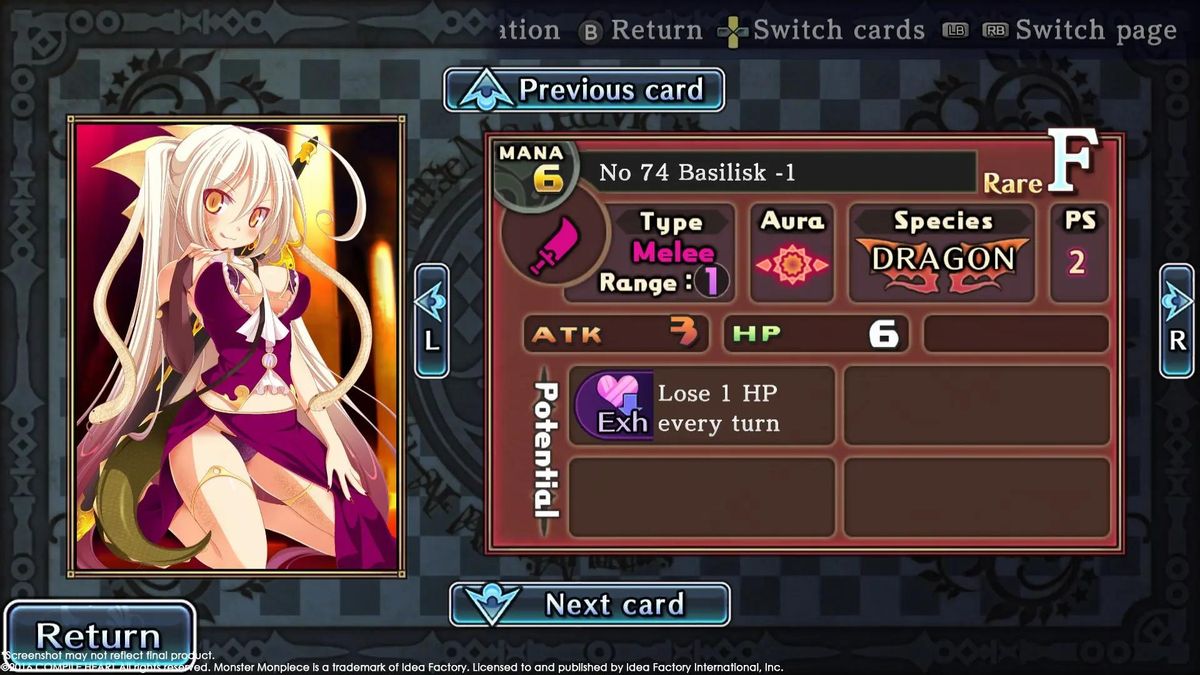Switch page with the L arrow
1200x675 pixels.
click(431, 320)
